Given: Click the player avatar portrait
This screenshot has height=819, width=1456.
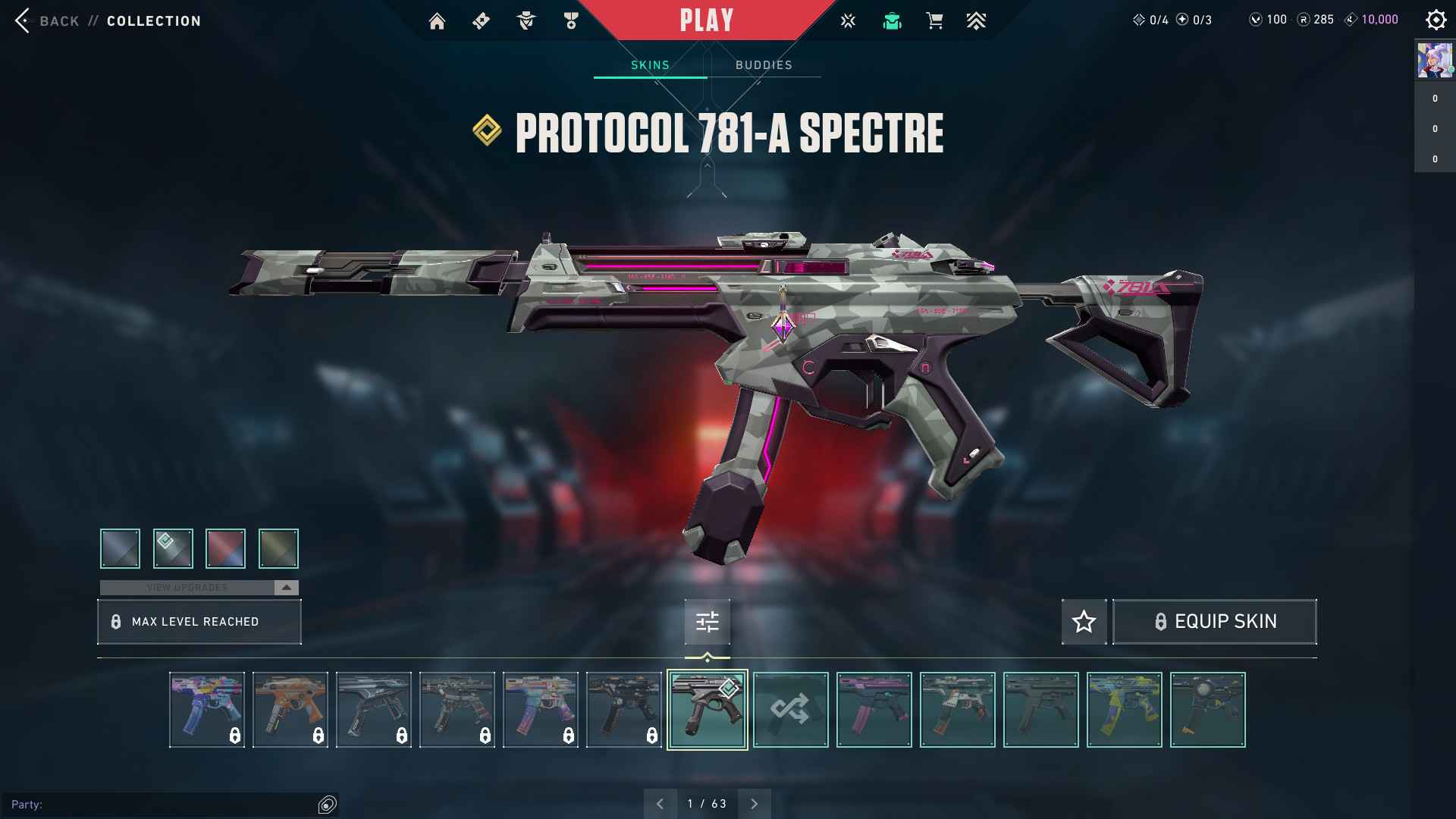Looking at the screenshot, I should (1434, 61).
